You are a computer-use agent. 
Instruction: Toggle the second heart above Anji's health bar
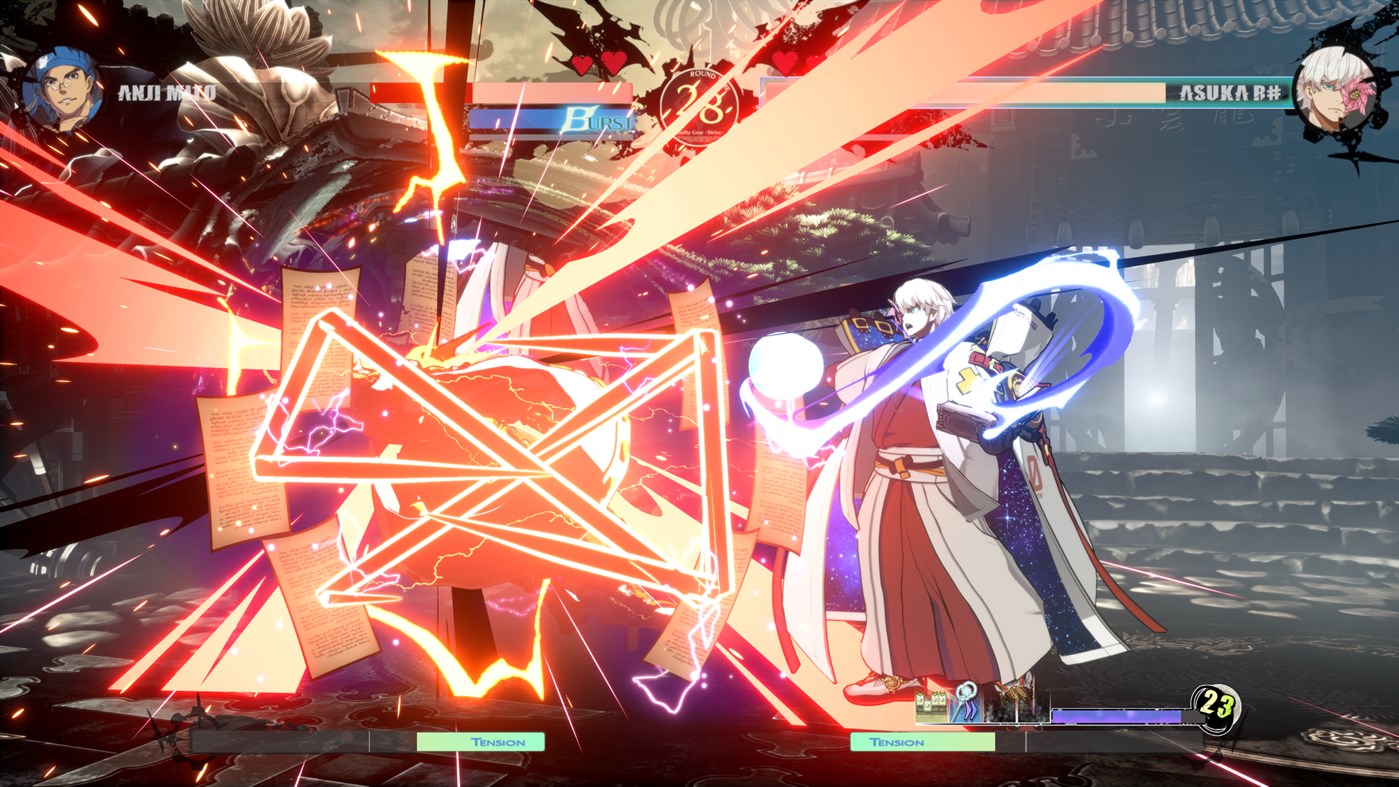pyautogui.click(x=611, y=63)
